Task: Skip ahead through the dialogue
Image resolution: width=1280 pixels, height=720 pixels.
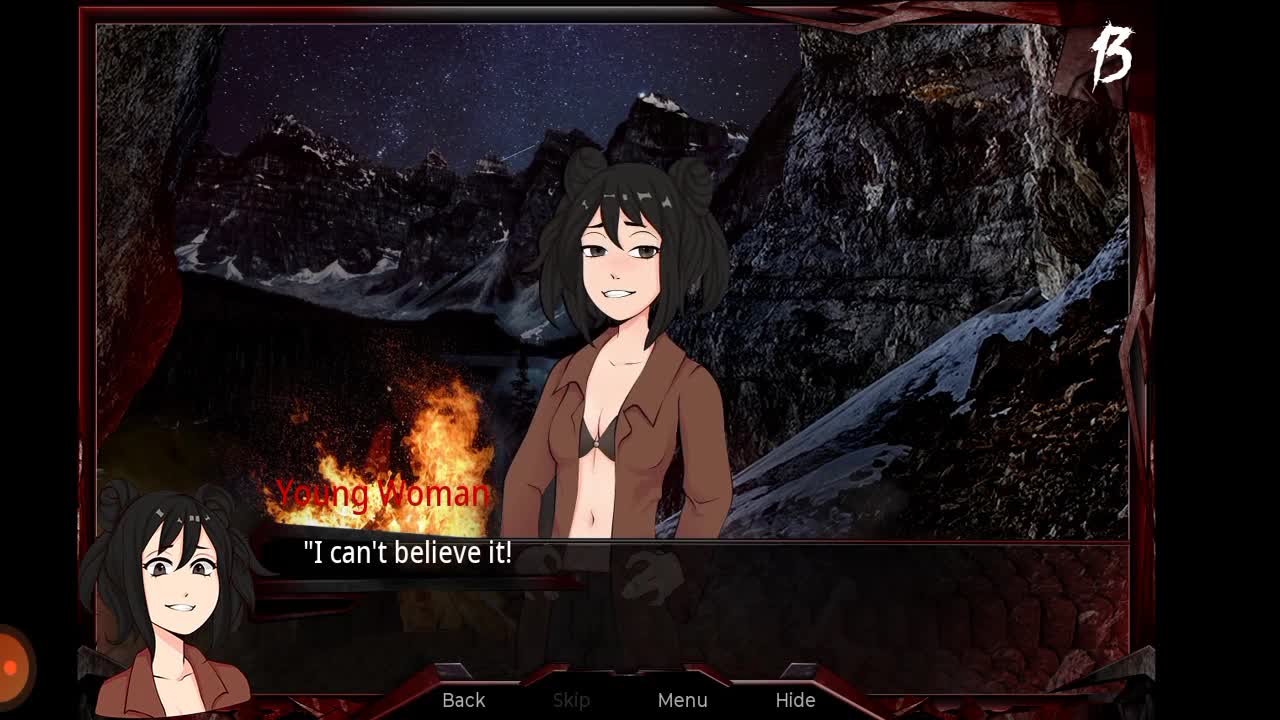Action: [571, 700]
